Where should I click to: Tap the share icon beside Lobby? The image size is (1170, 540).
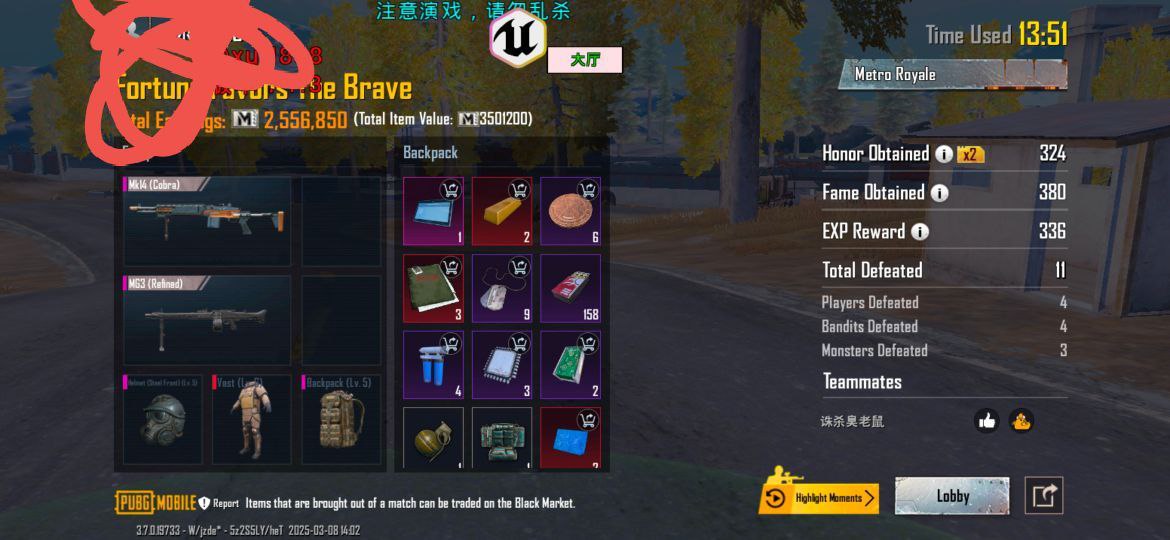coord(1043,496)
